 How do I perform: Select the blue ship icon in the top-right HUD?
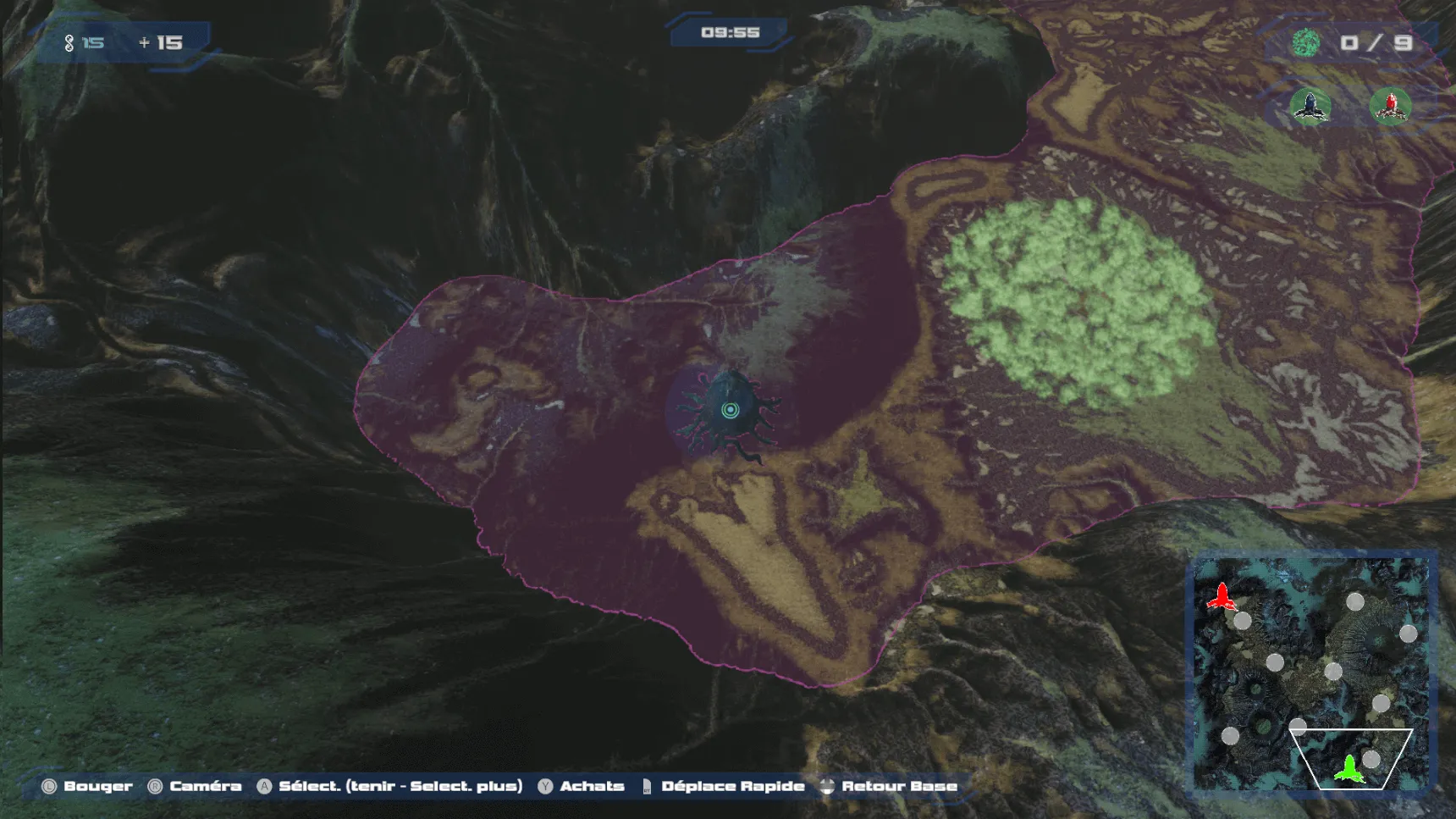point(1310,107)
